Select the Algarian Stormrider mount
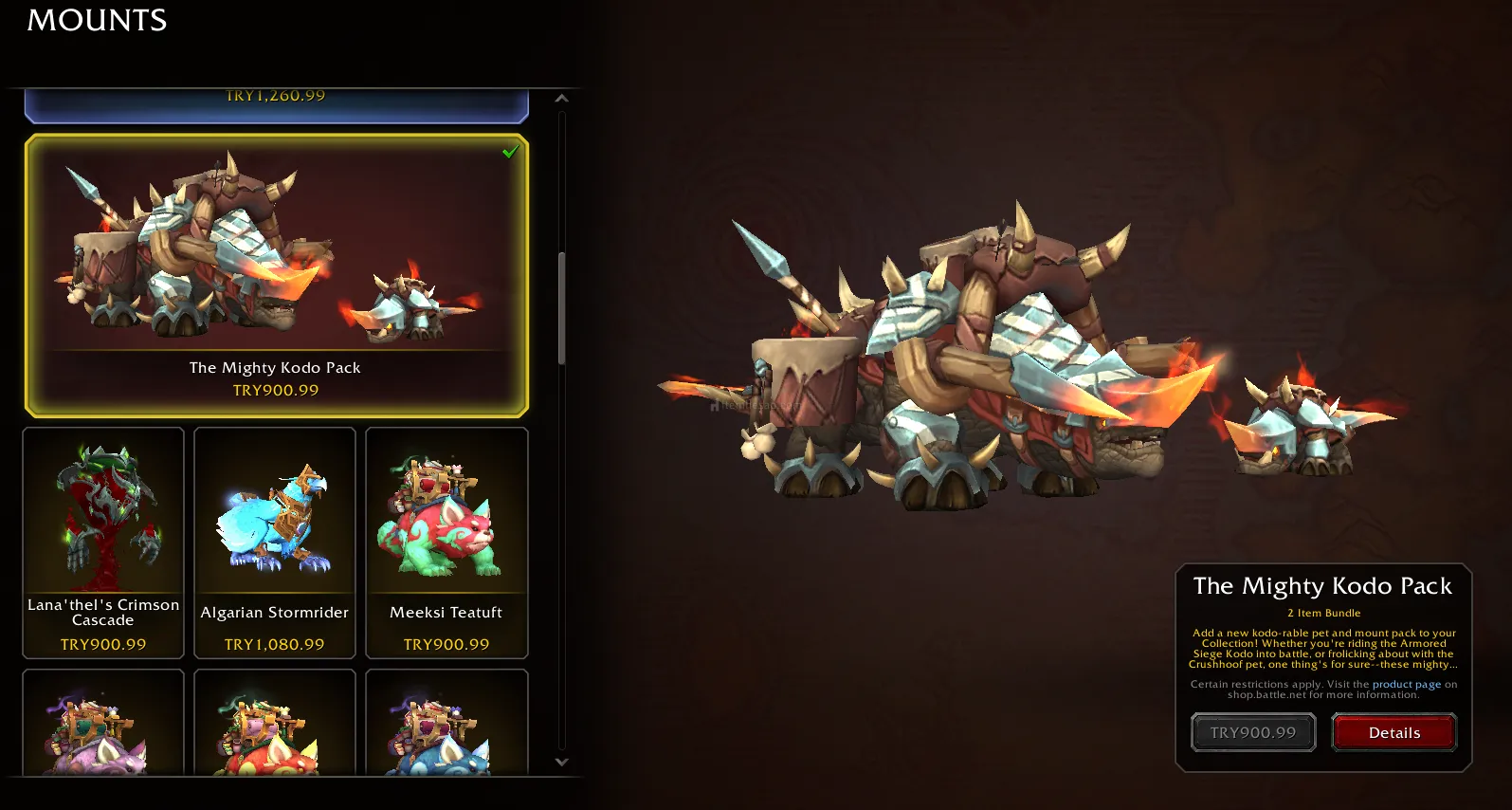Image resolution: width=1512 pixels, height=810 pixels. [275, 542]
